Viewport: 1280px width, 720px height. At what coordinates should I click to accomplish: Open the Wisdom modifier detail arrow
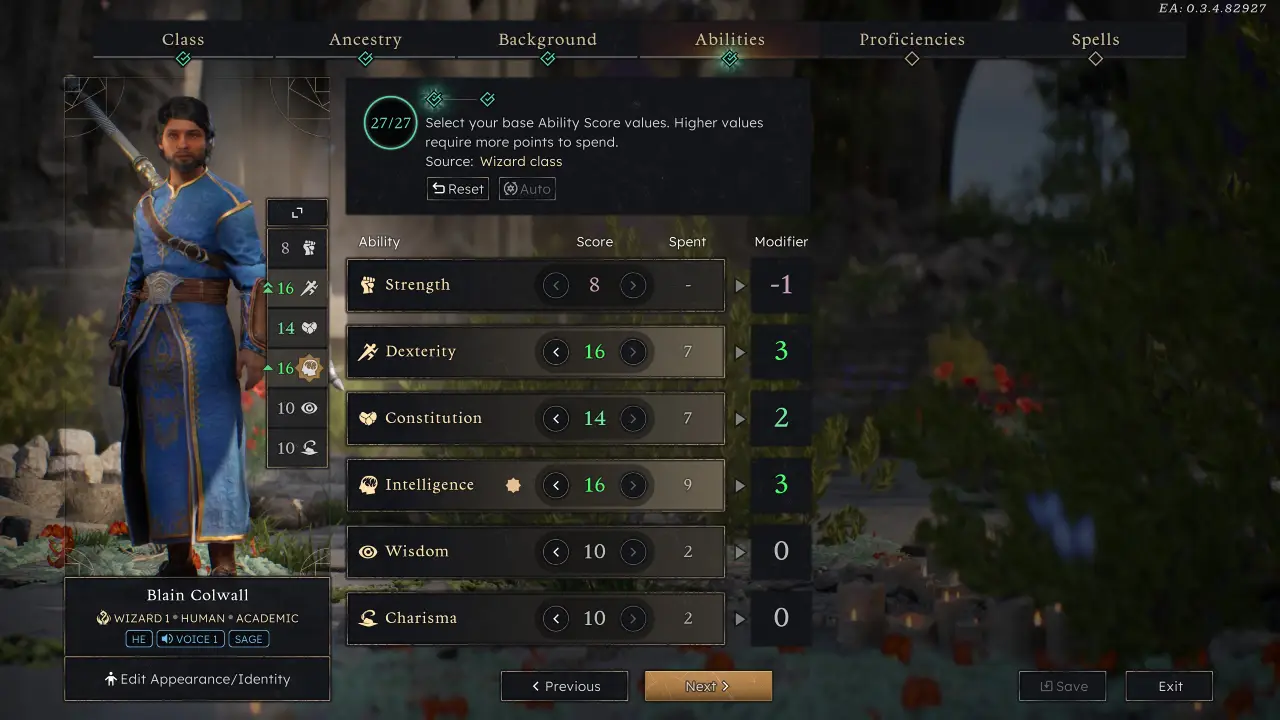click(740, 551)
